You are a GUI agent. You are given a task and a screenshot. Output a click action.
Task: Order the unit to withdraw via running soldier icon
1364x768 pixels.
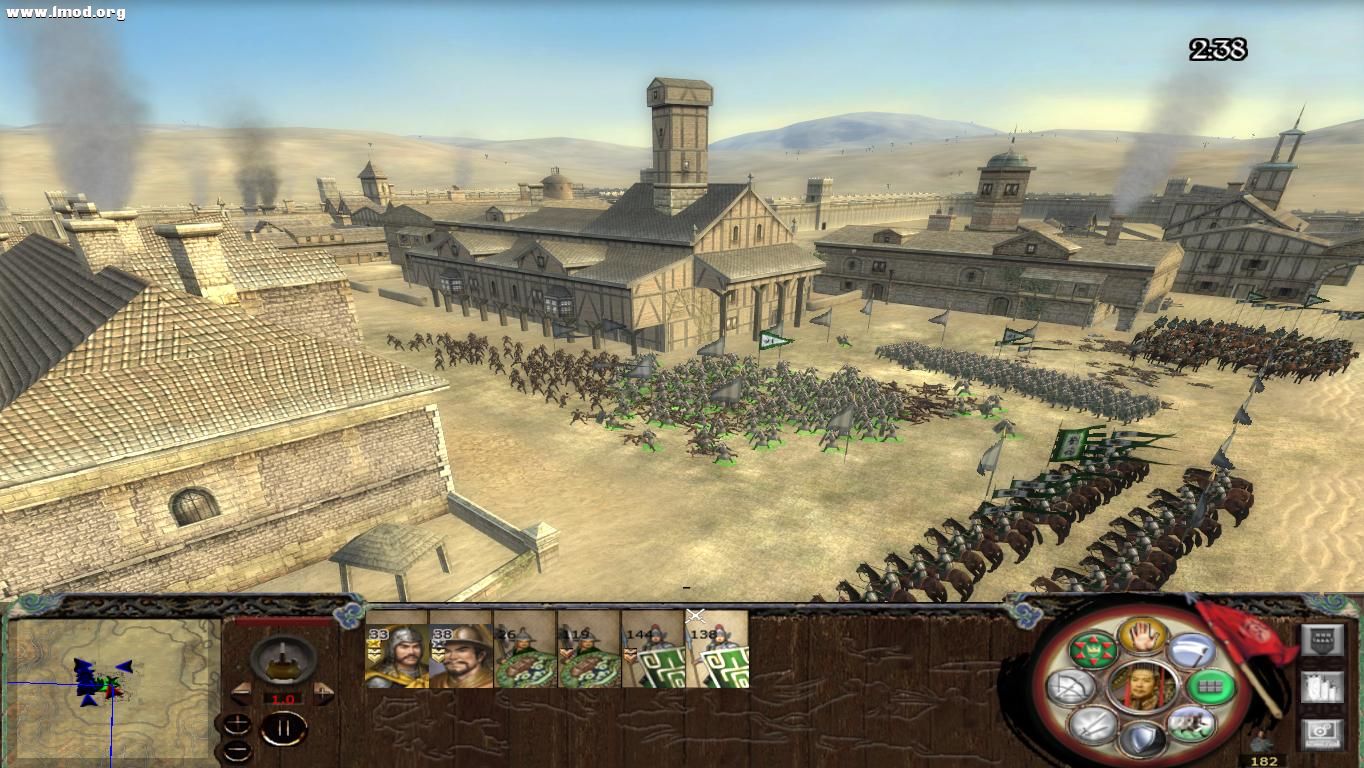[1191, 722]
